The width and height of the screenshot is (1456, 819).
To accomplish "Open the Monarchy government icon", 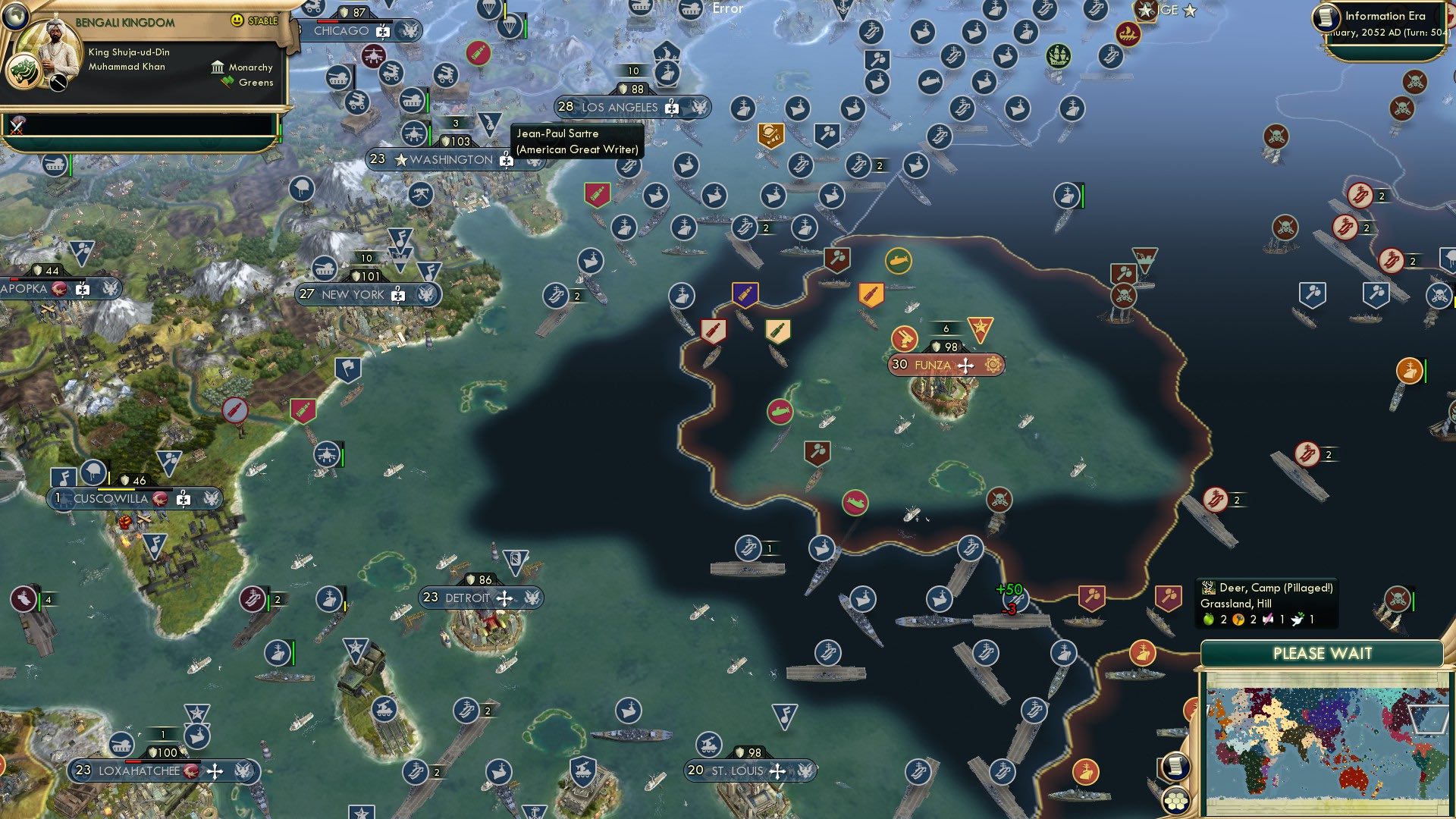I will 217,67.
